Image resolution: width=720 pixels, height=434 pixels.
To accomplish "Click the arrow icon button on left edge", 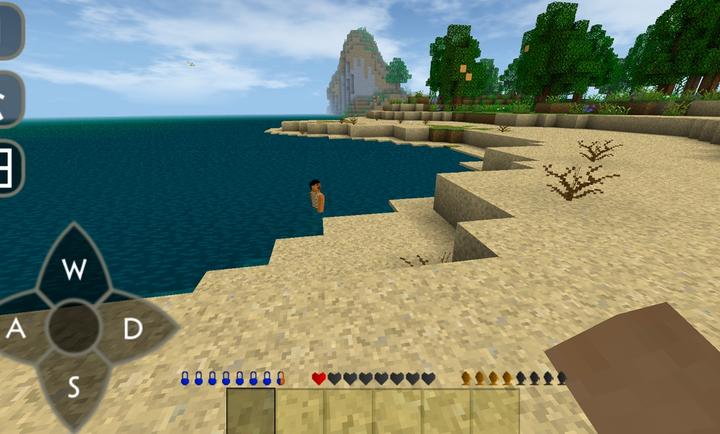I will click(8, 100).
